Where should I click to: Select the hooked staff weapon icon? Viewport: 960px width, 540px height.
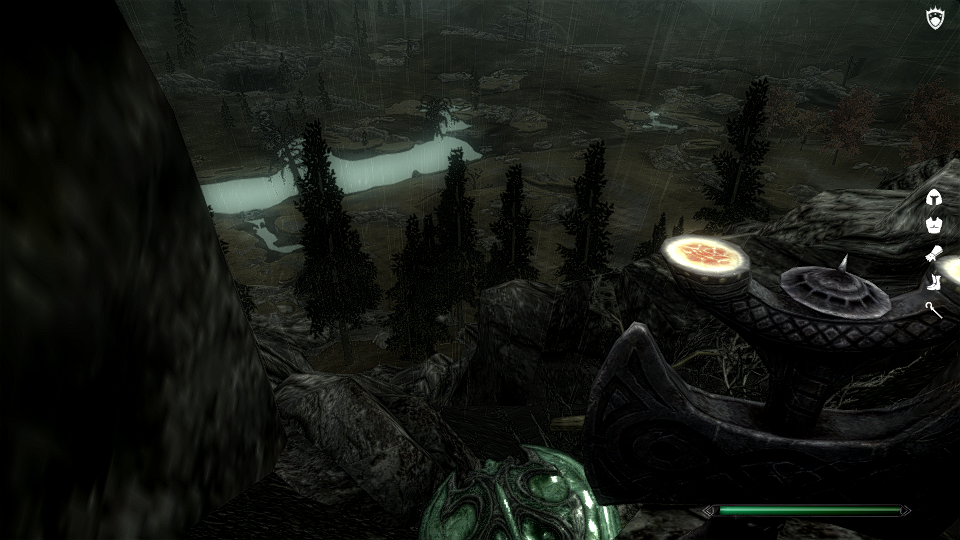pyautogui.click(x=935, y=310)
